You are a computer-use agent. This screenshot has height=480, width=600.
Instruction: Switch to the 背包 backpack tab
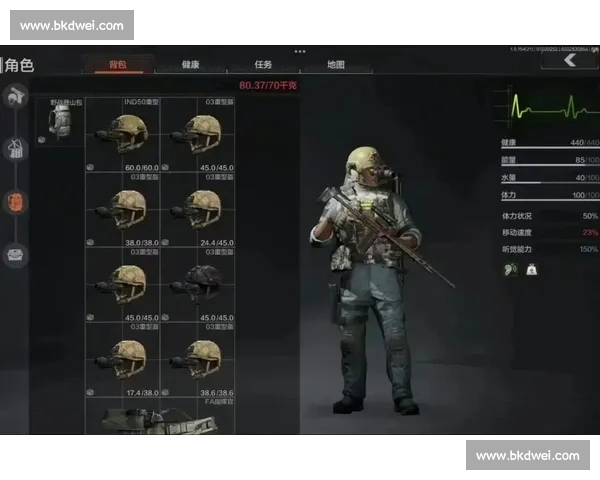click(x=118, y=65)
